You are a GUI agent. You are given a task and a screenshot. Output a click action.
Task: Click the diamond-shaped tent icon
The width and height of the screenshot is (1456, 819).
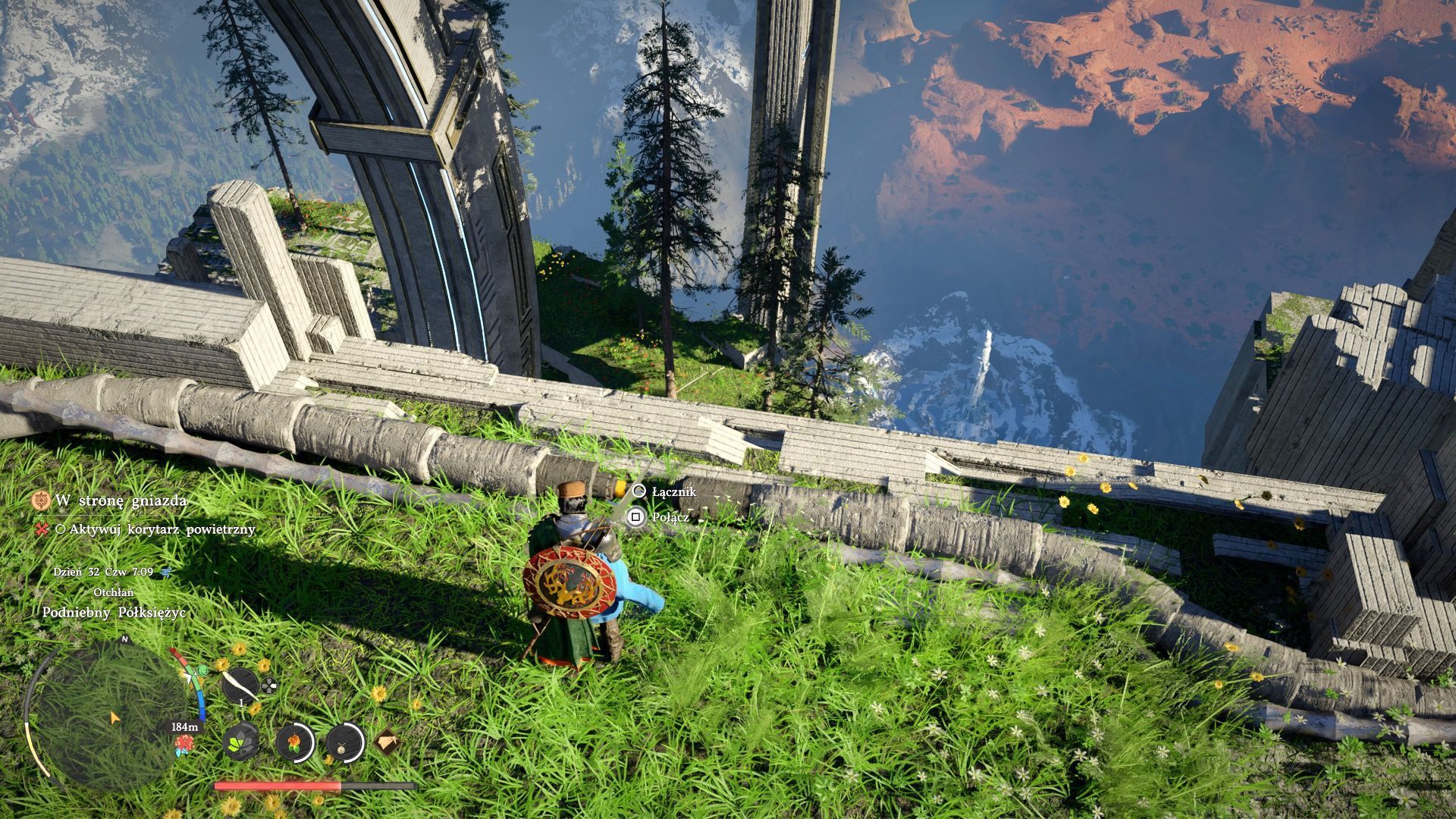coord(387,741)
